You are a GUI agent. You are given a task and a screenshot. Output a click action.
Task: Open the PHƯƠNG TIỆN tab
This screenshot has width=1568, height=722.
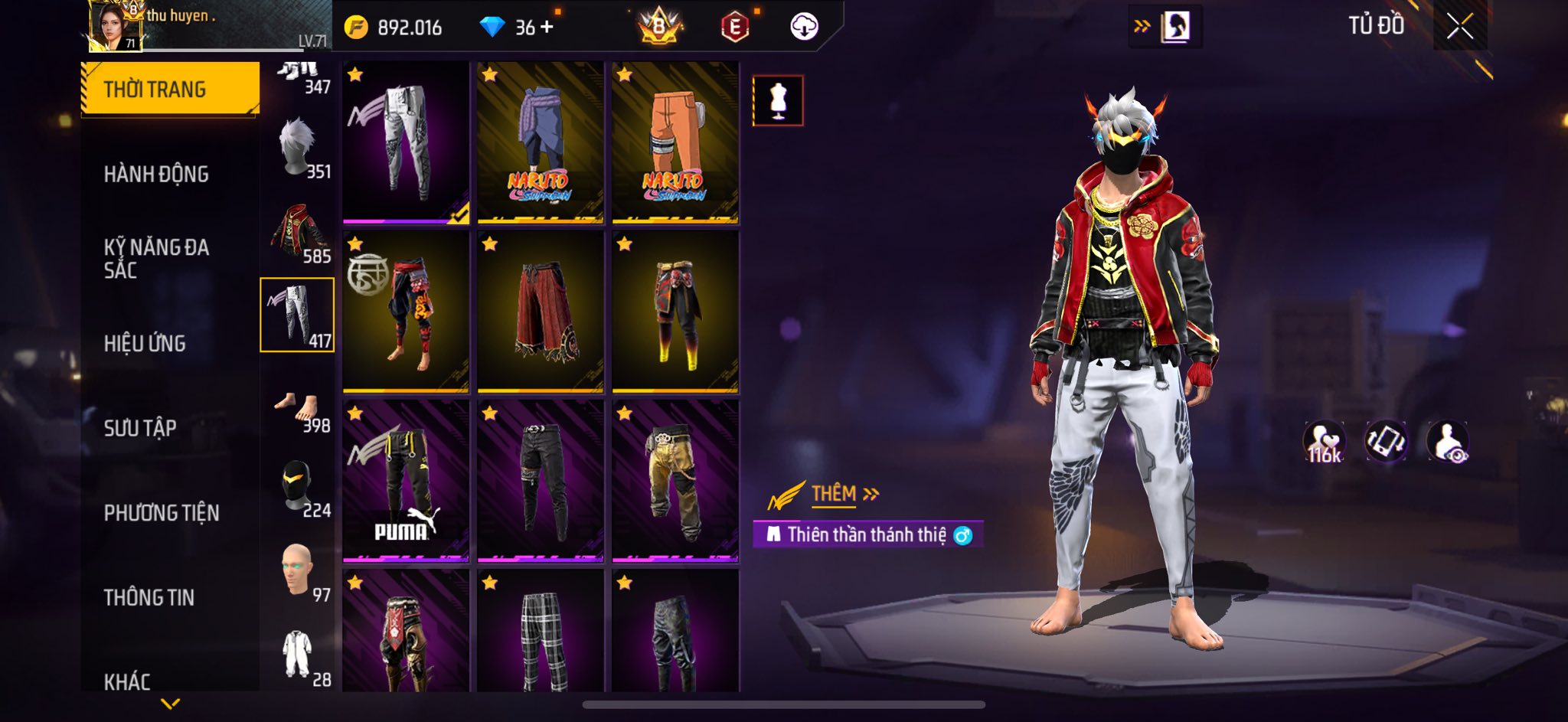(x=162, y=512)
